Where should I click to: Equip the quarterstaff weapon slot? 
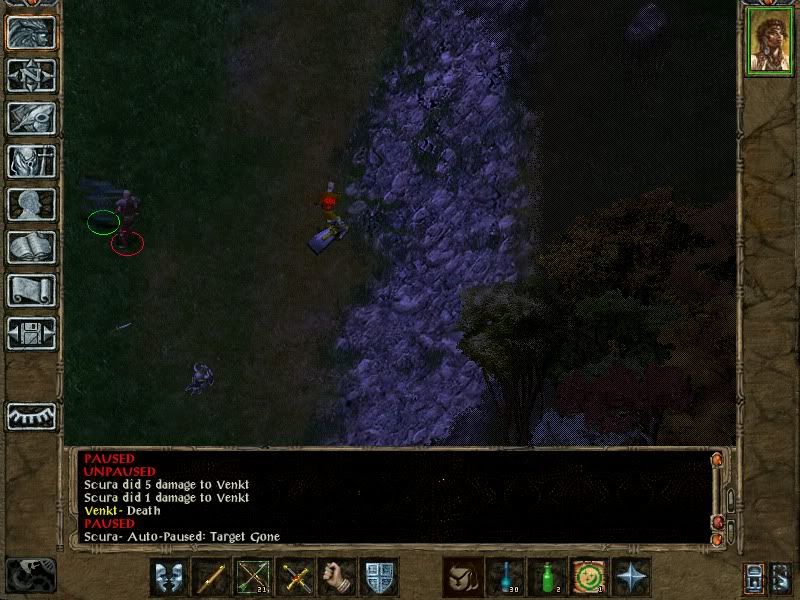click(211, 577)
